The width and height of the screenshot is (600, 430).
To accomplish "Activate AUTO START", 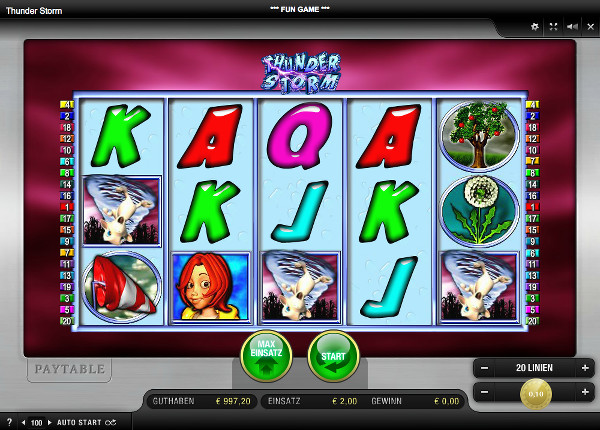I will point(80,423).
